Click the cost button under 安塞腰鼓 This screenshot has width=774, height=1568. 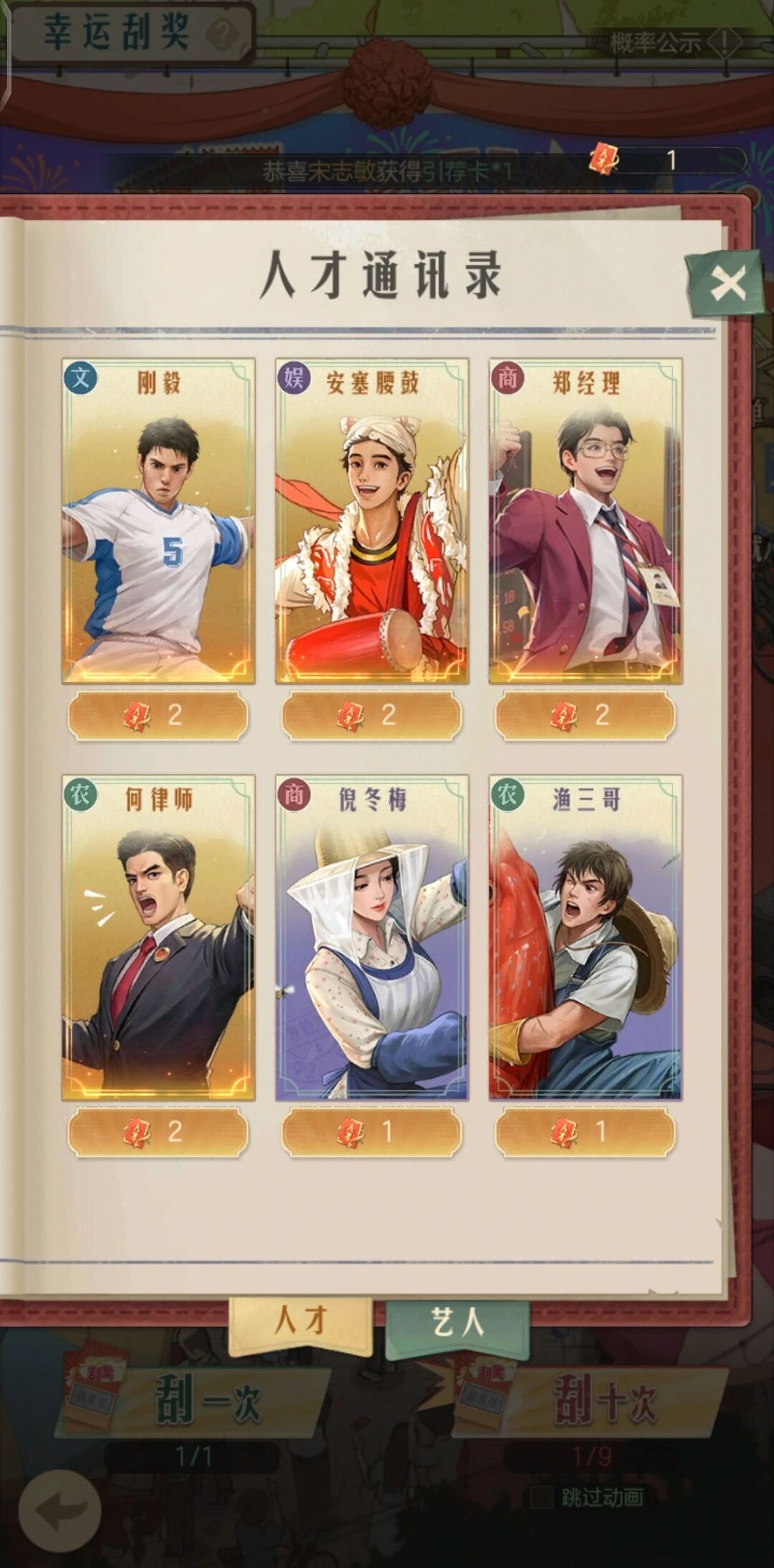(372, 715)
